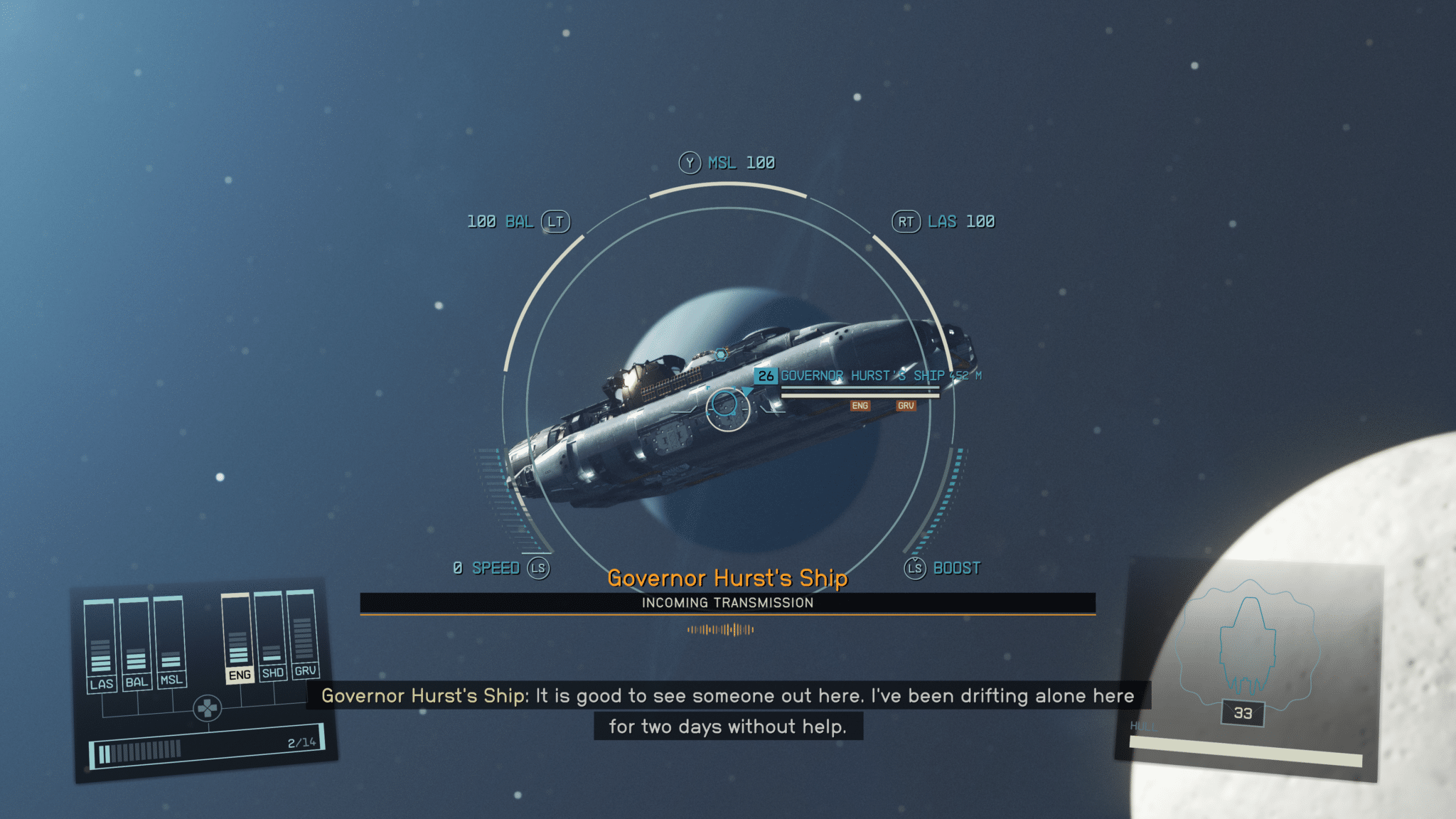This screenshot has width=1456, height=819.
Task: Select the SHD shield power column
Action: pyautogui.click(x=271, y=634)
